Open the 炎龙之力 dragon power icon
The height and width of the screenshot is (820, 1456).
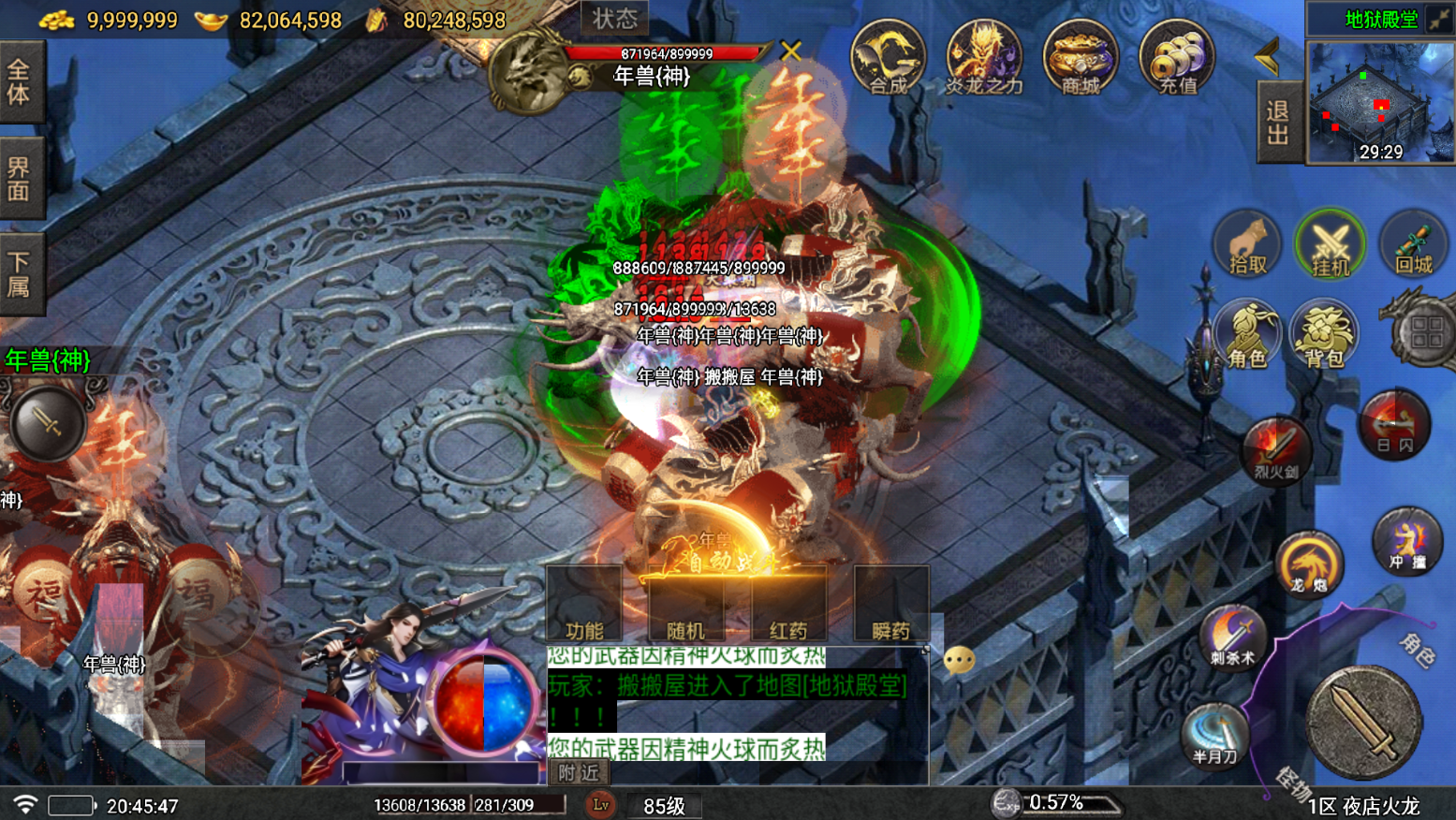983,58
